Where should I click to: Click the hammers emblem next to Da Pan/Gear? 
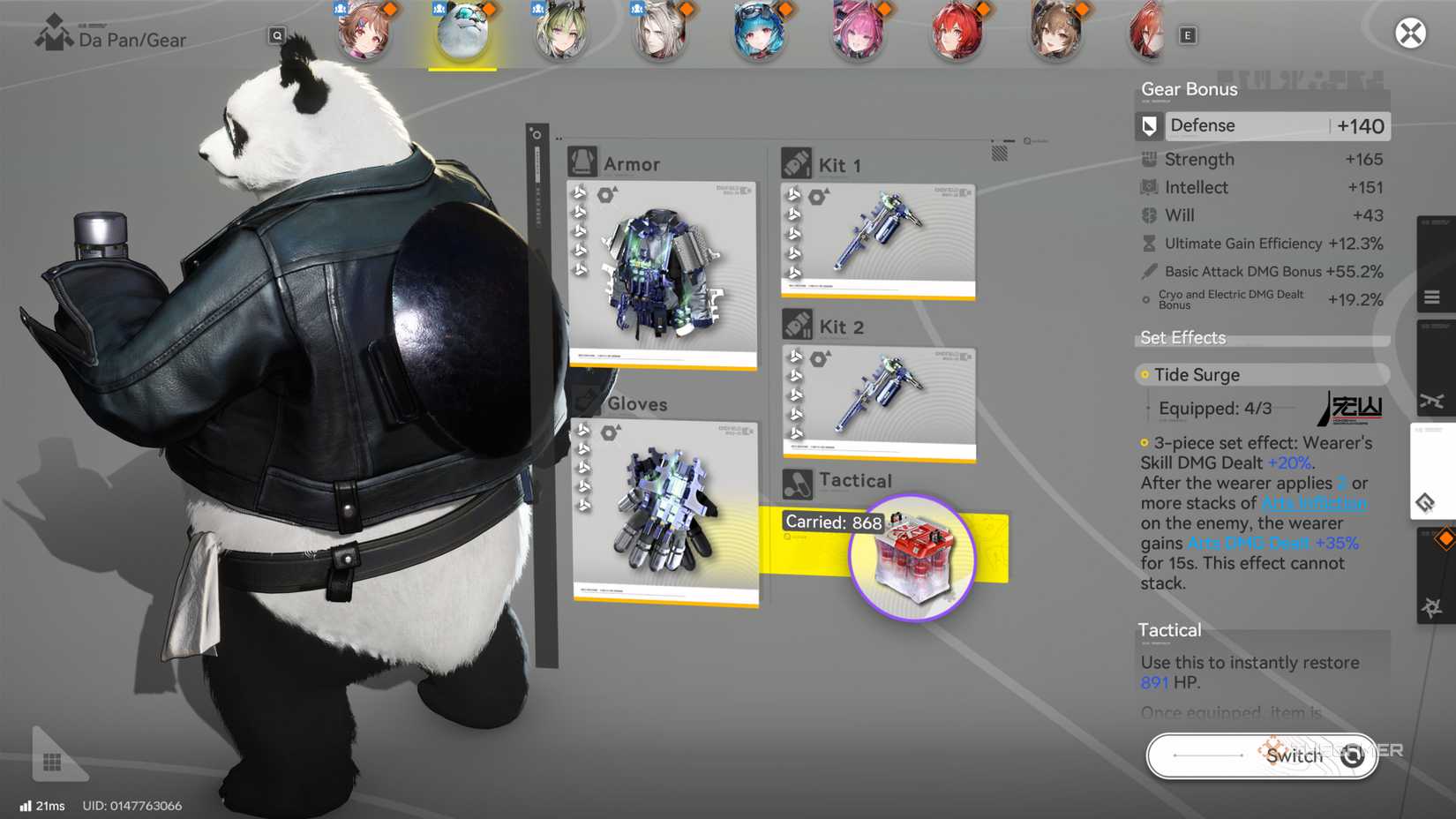(55, 34)
